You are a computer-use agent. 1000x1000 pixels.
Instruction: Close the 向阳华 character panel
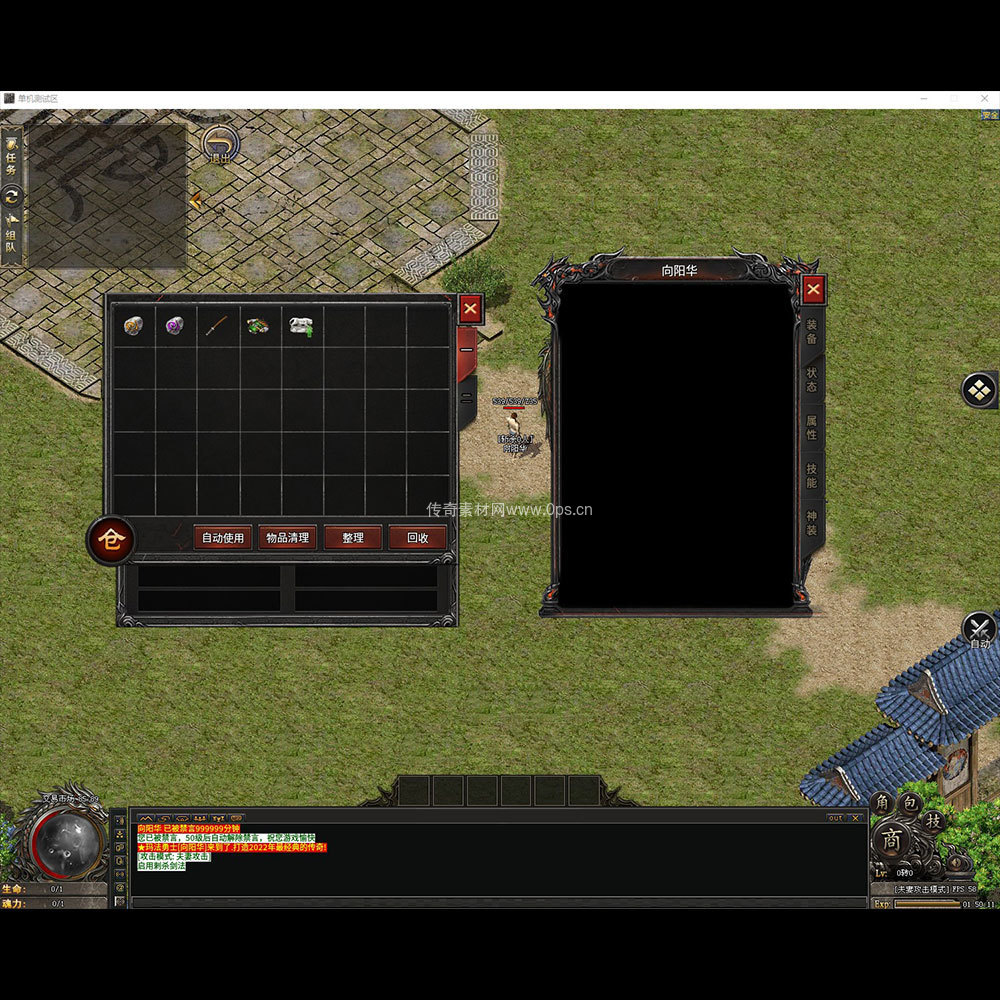tap(814, 290)
